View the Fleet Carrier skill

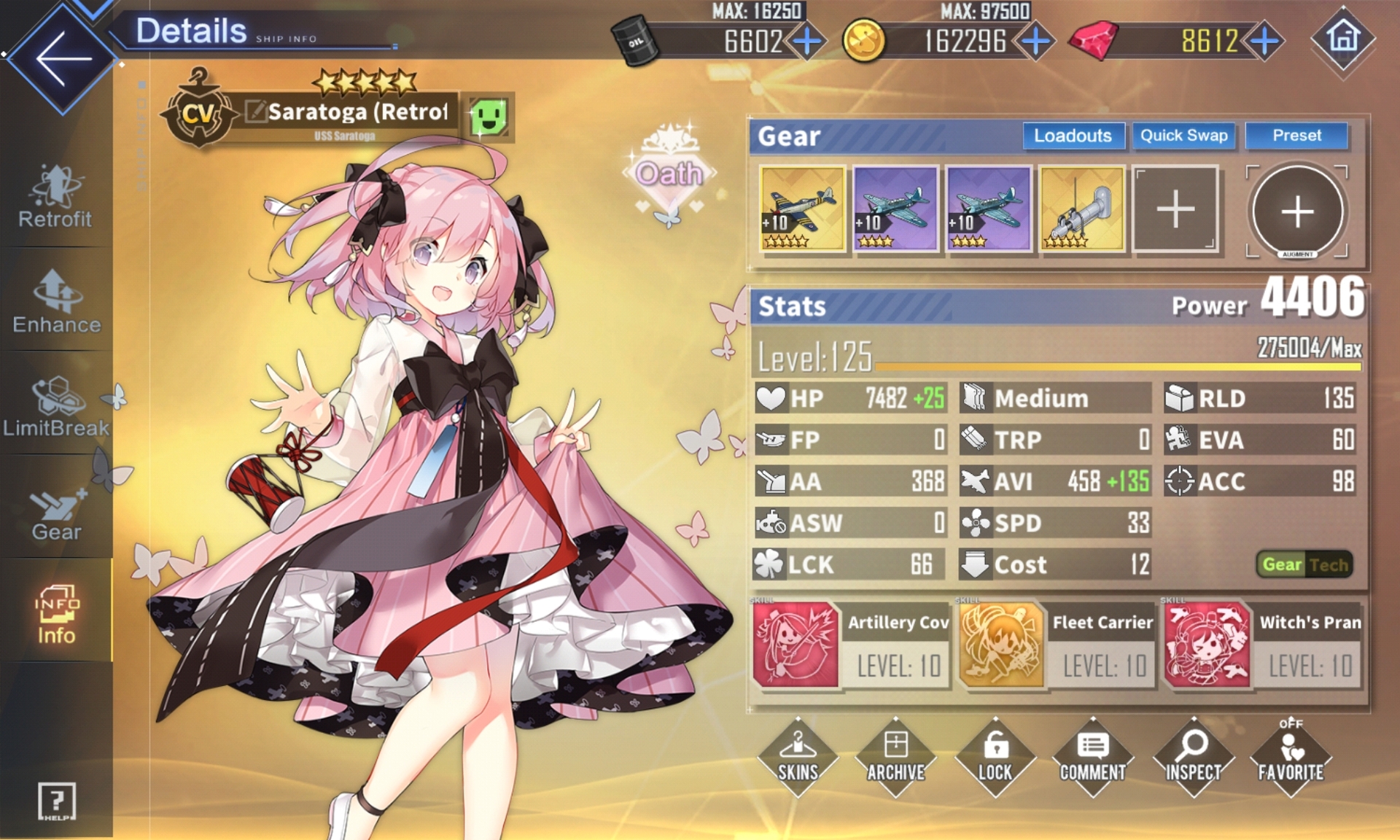tap(1057, 645)
